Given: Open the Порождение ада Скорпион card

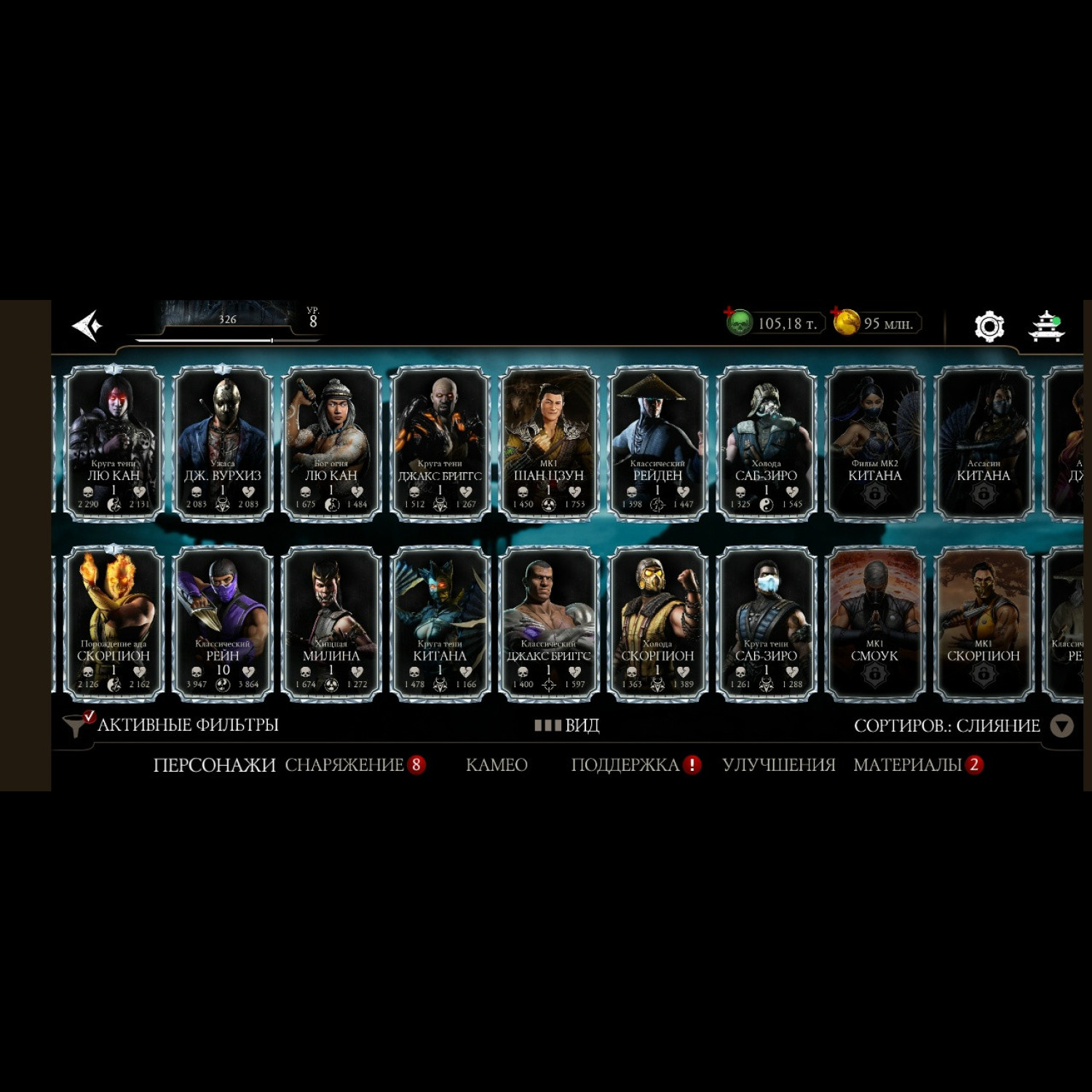Looking at the screenshot, I should click(114, 623).
